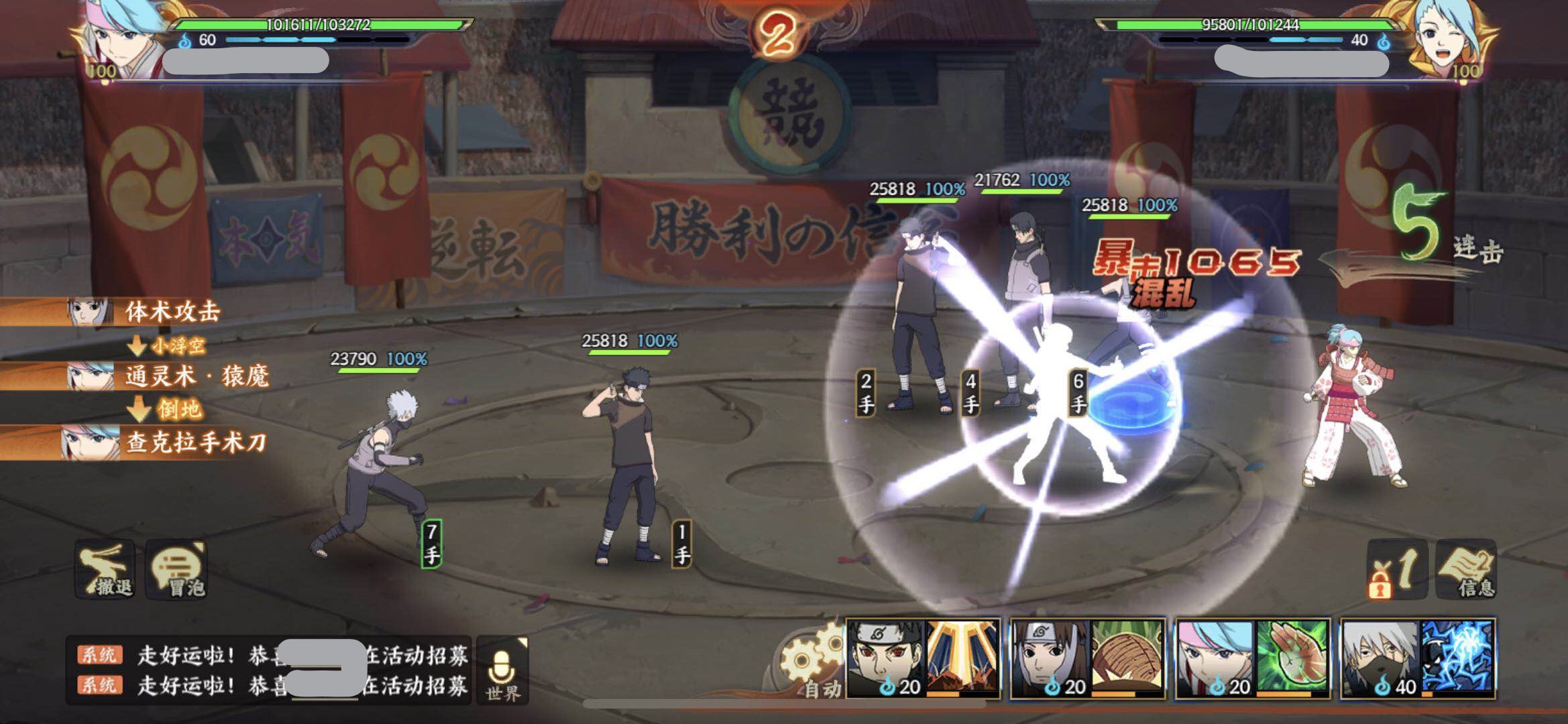1568x724 pixels.
Task: Activate Kakashi's blue lightning skill
Action: click(1457, 658)
